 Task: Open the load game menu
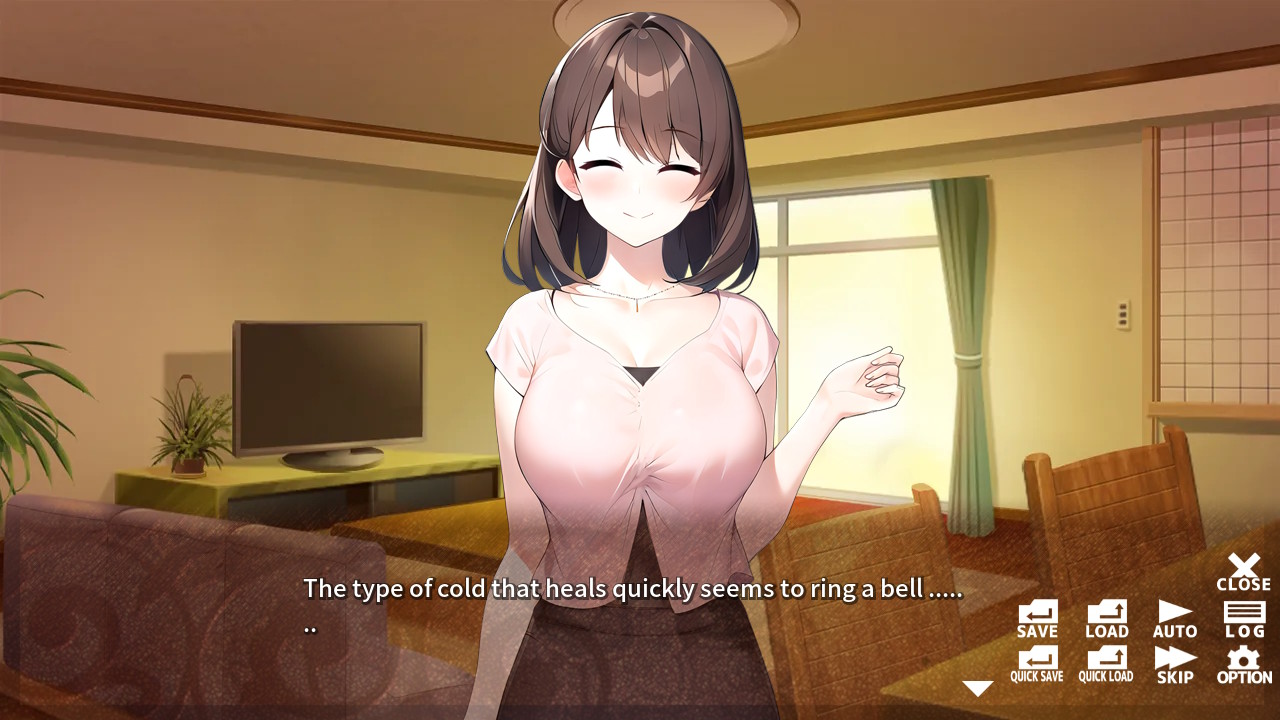coord(1105,612)
